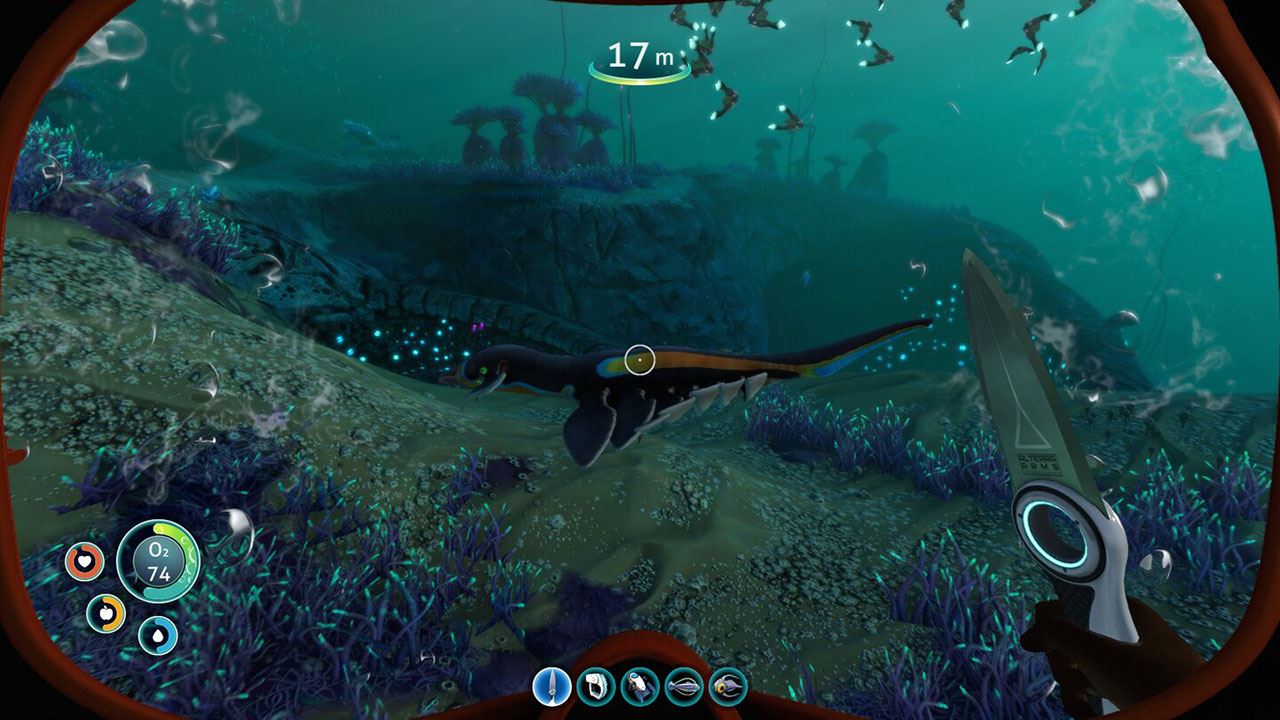Select the survival knife hotbar slot
Viewport: 1280px width, 720px height.
tap(552, 686)
